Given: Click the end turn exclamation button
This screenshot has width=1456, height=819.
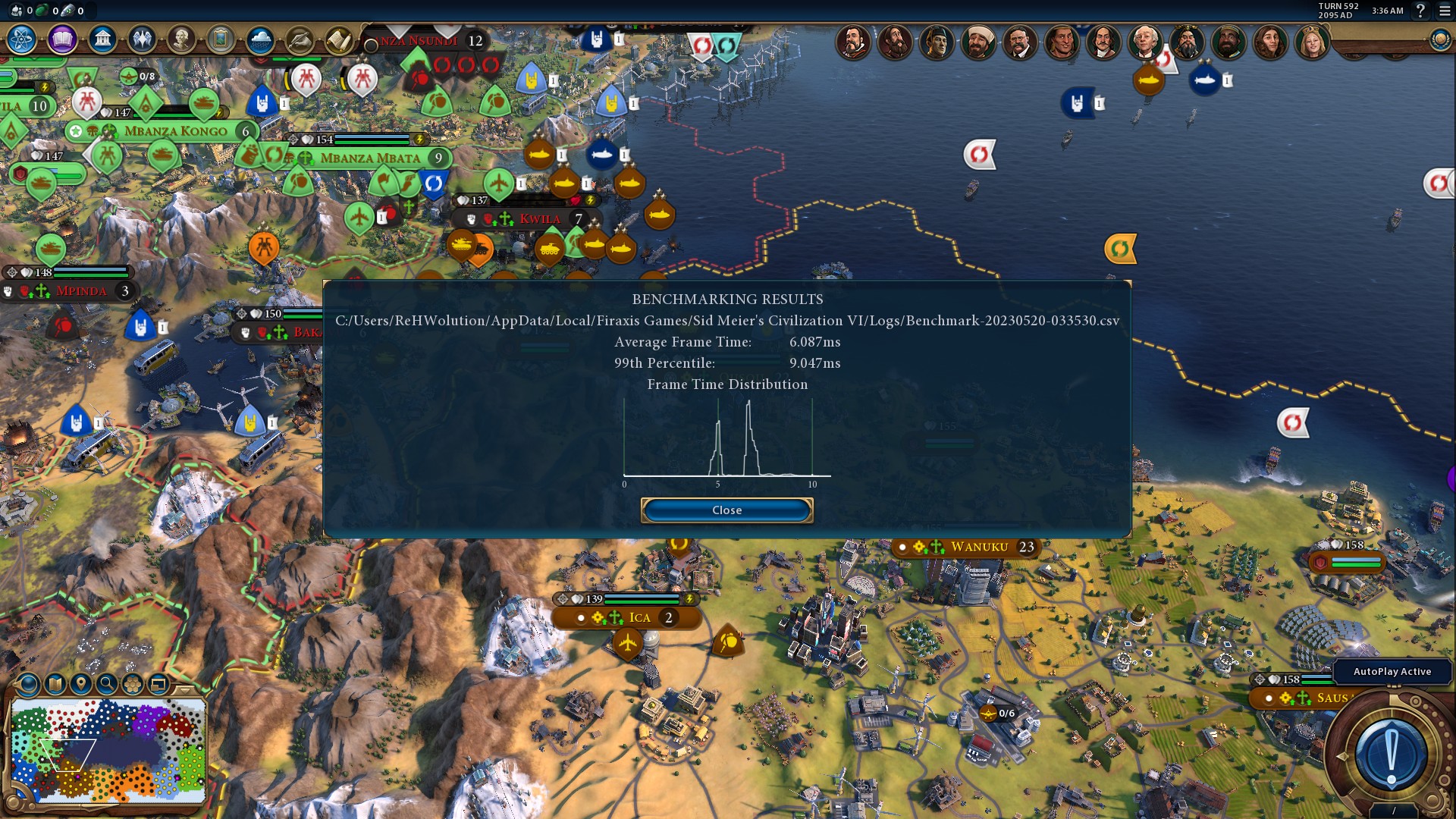Looking at the screenshot, I should click(1391, 755).
